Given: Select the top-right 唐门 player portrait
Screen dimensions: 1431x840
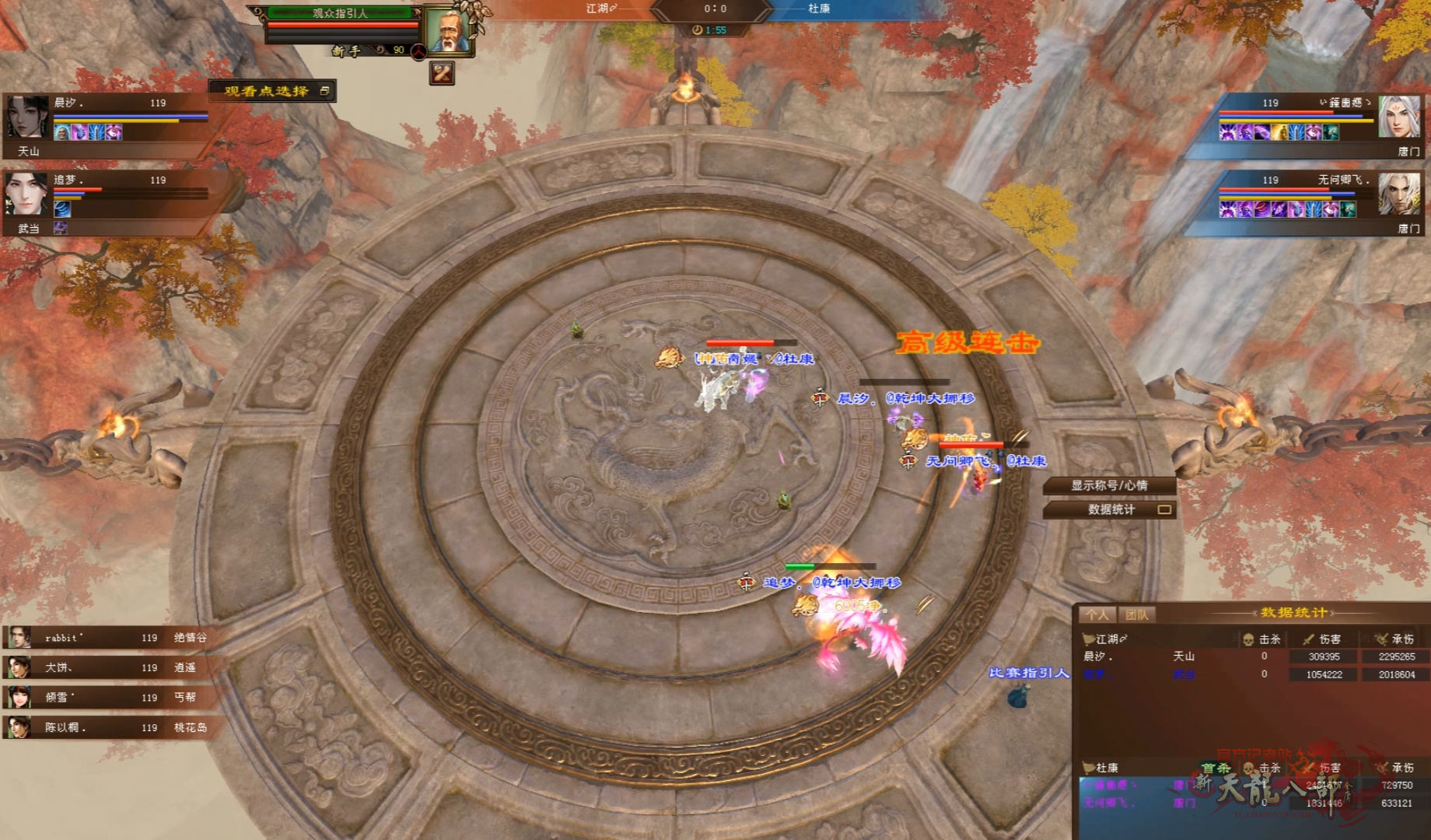Looking at the screenshot, I should tap(1398, 117).
